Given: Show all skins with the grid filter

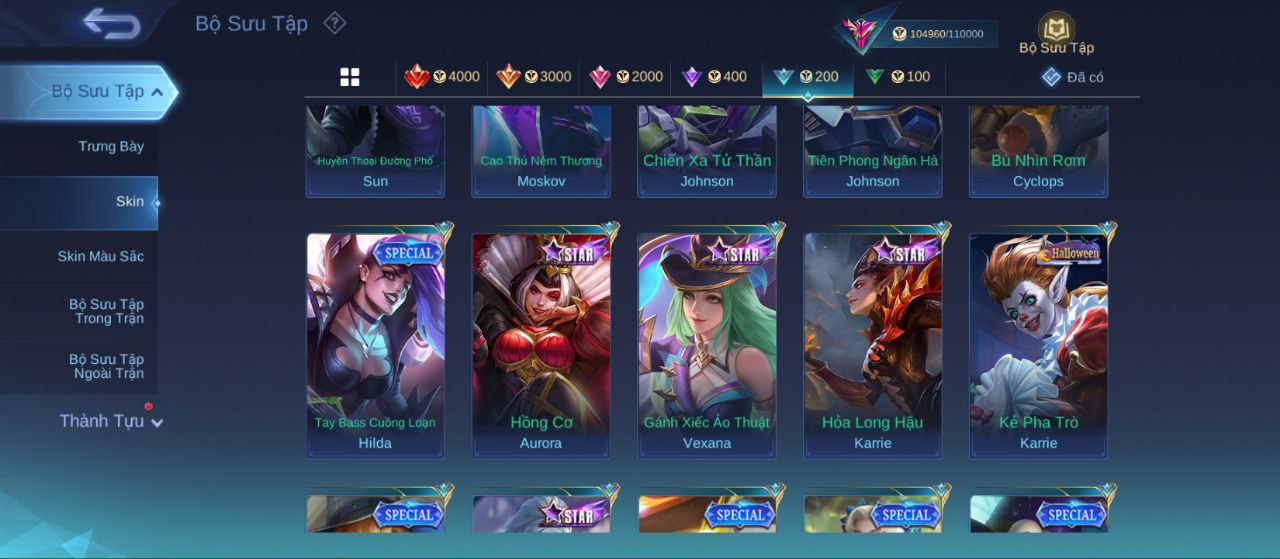Looking at the screenshot, I should (350, 77).
